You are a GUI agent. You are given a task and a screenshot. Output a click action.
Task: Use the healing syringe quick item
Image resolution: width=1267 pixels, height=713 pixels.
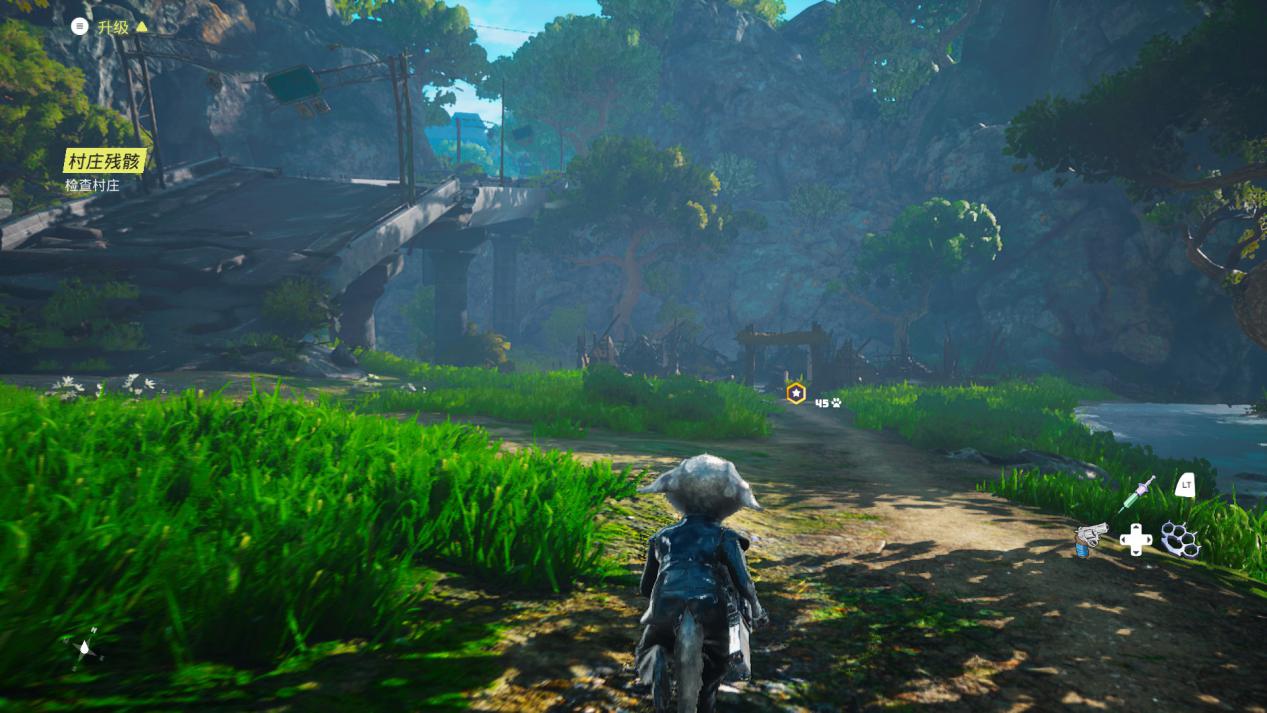click(1136, 493)
